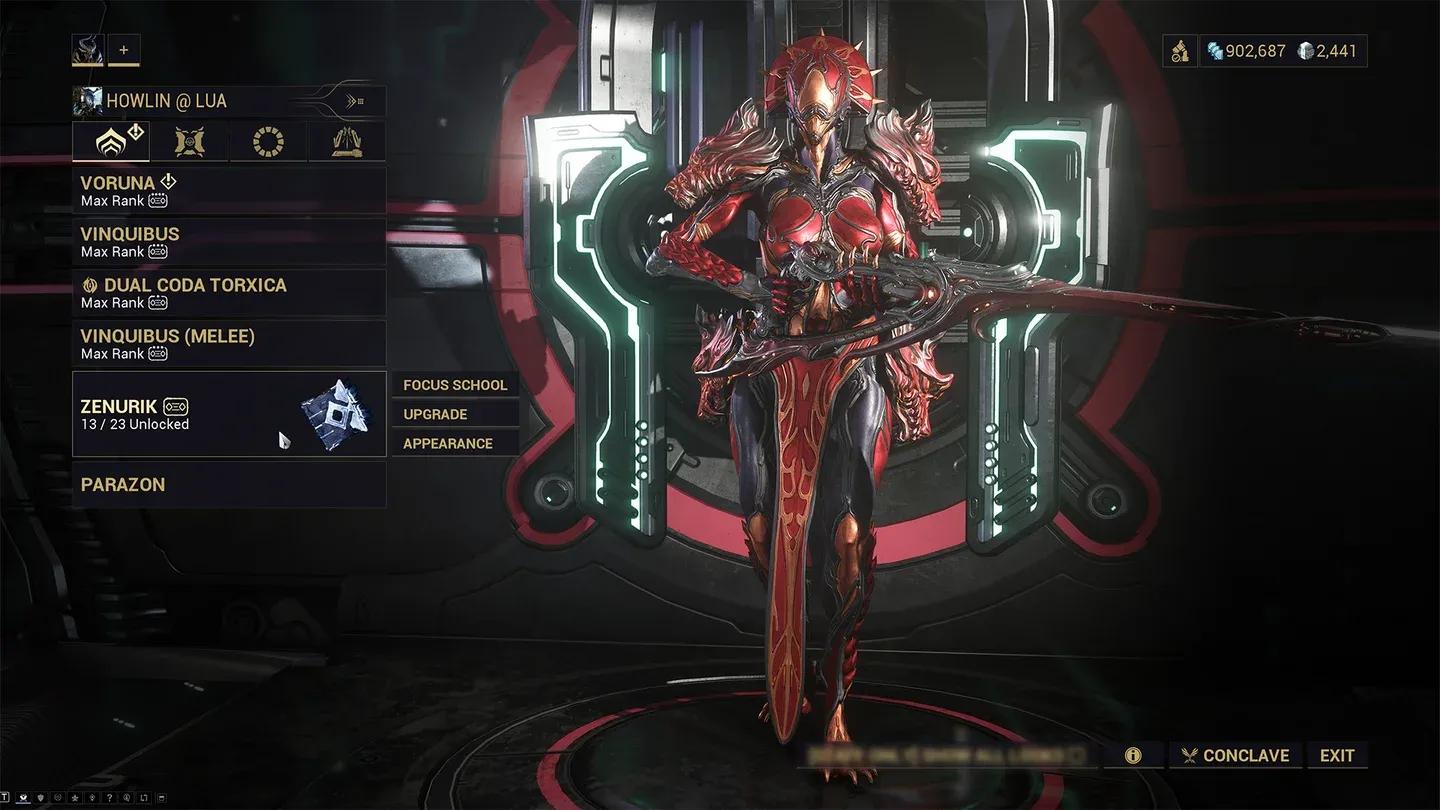This screenshot has height=810, width=1440.
Task: Select the star icon in the bottom toolbar
Action: tap(75, 798)
